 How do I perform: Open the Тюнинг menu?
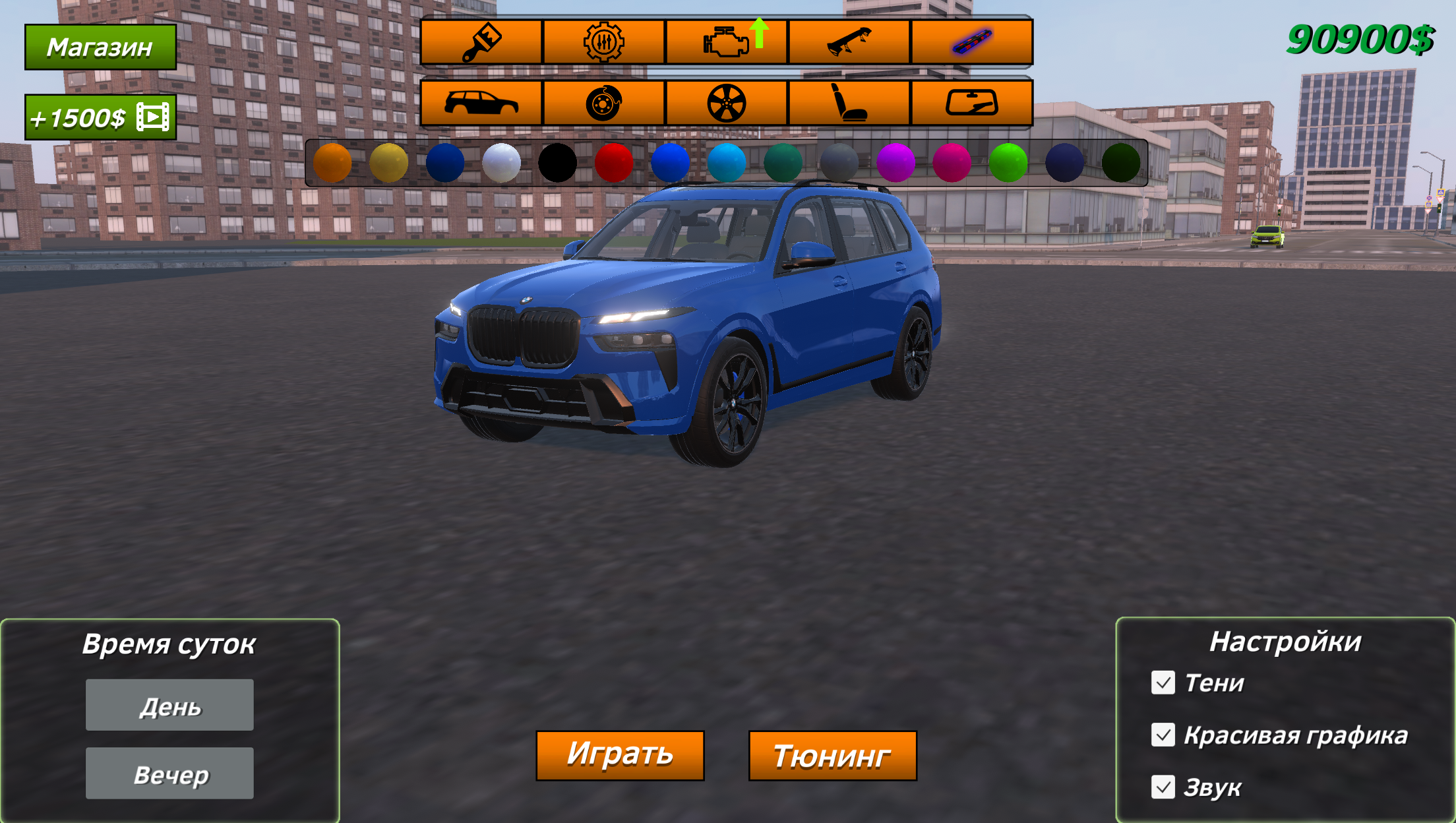(x=832, y=754)
